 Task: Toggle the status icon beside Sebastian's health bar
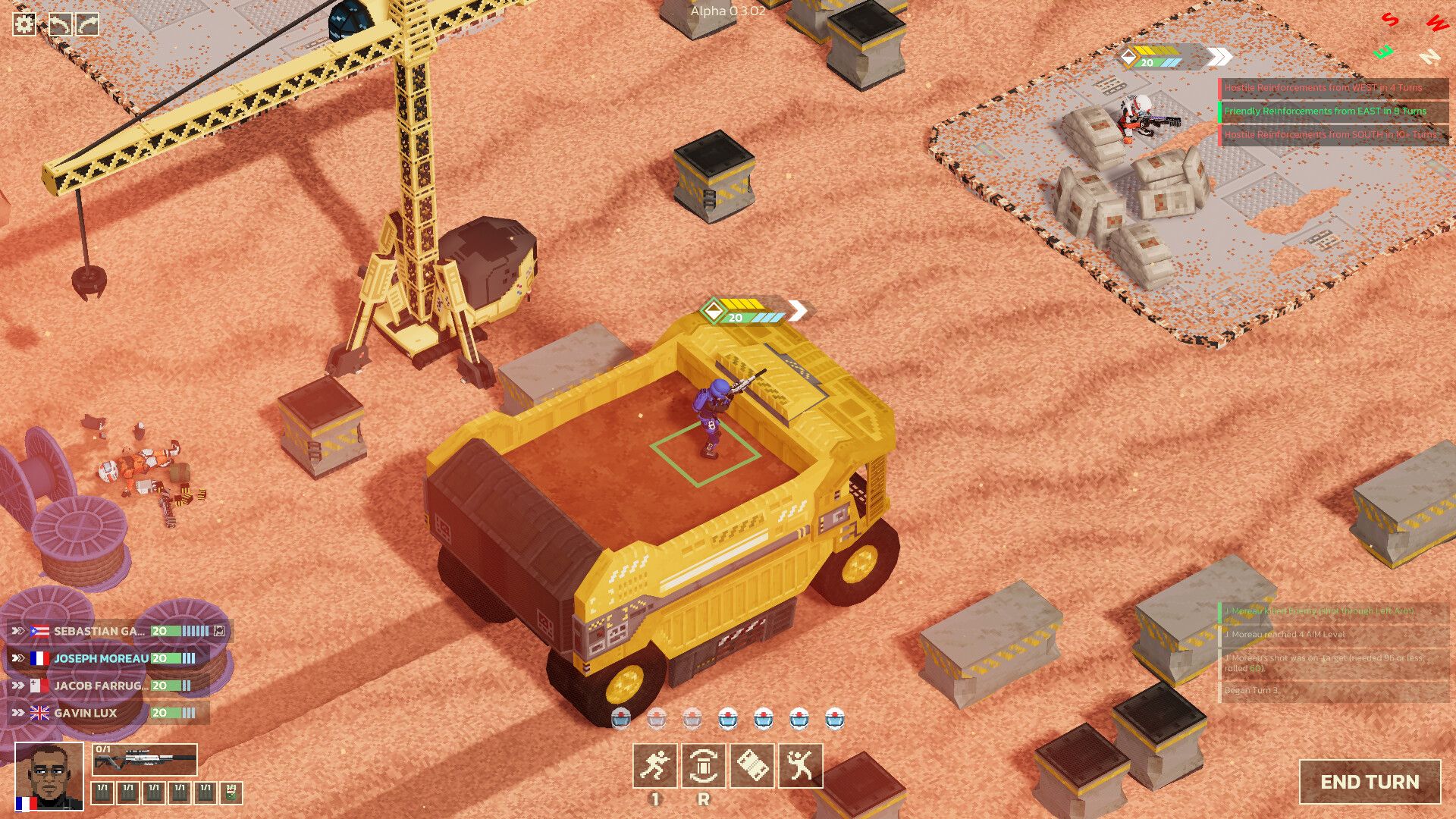coord(221,629)
